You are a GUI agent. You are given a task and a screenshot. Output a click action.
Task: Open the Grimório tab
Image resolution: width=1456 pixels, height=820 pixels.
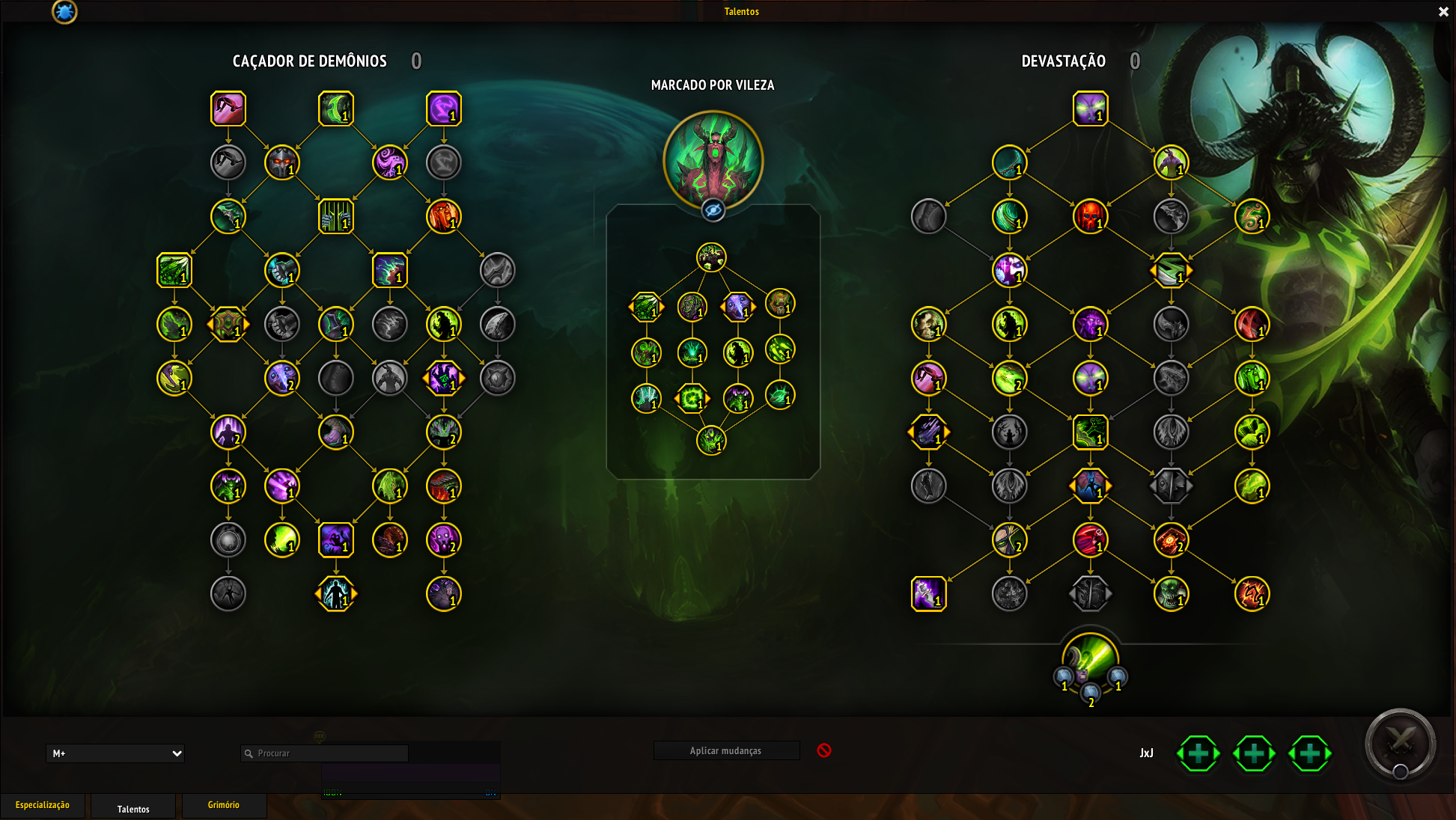[224, 805]
